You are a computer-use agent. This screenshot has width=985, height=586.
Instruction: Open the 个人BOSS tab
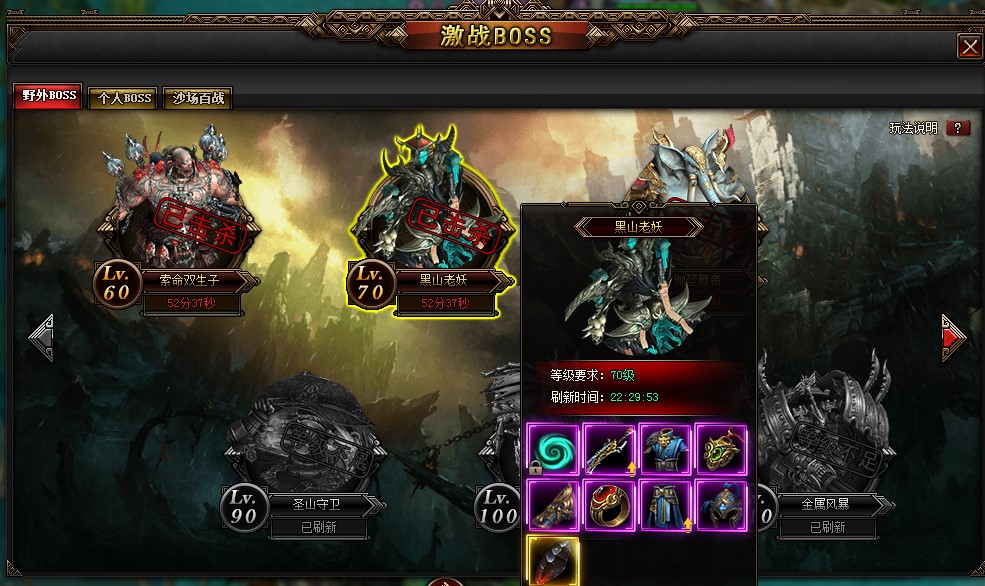pyautogui.click(x=124, y=98)
